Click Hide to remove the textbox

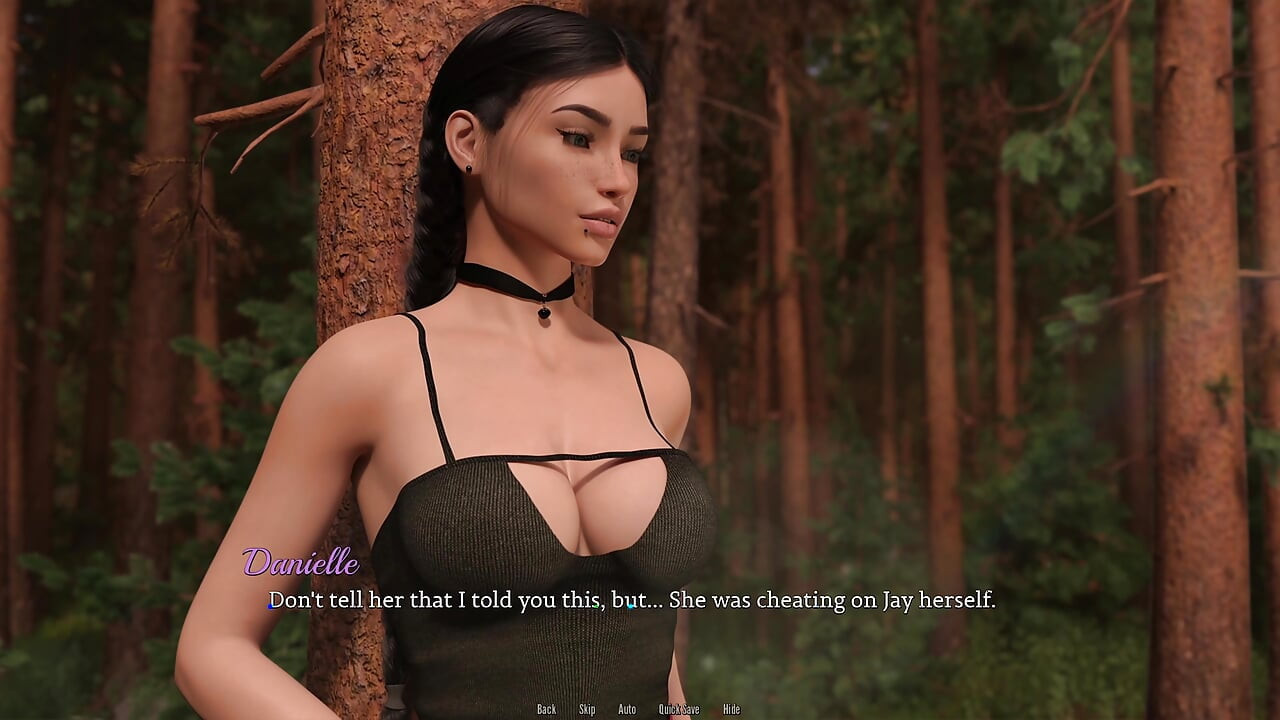point(731,708)
